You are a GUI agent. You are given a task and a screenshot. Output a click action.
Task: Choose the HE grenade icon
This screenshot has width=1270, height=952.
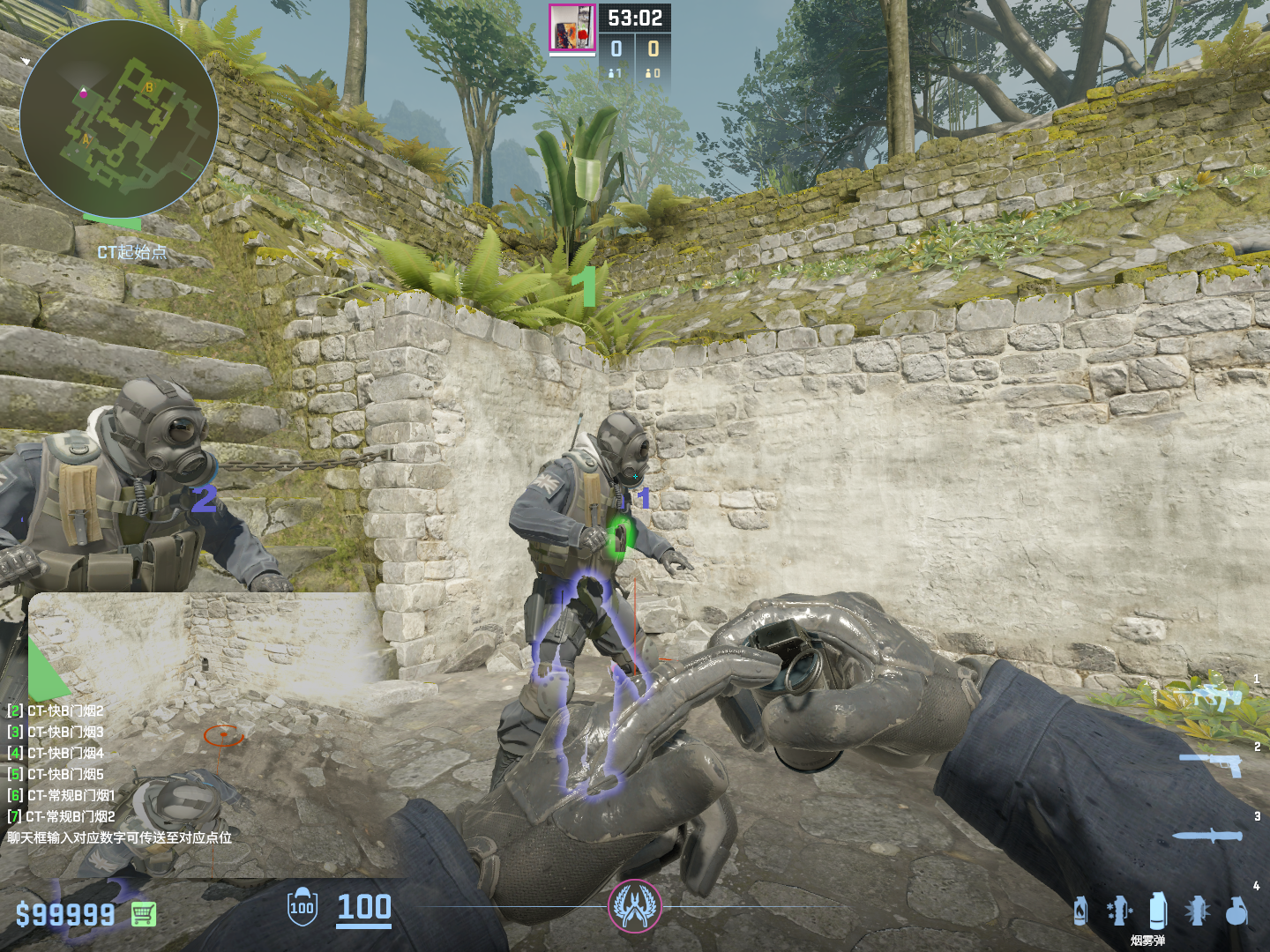[x=1236, y=911]
